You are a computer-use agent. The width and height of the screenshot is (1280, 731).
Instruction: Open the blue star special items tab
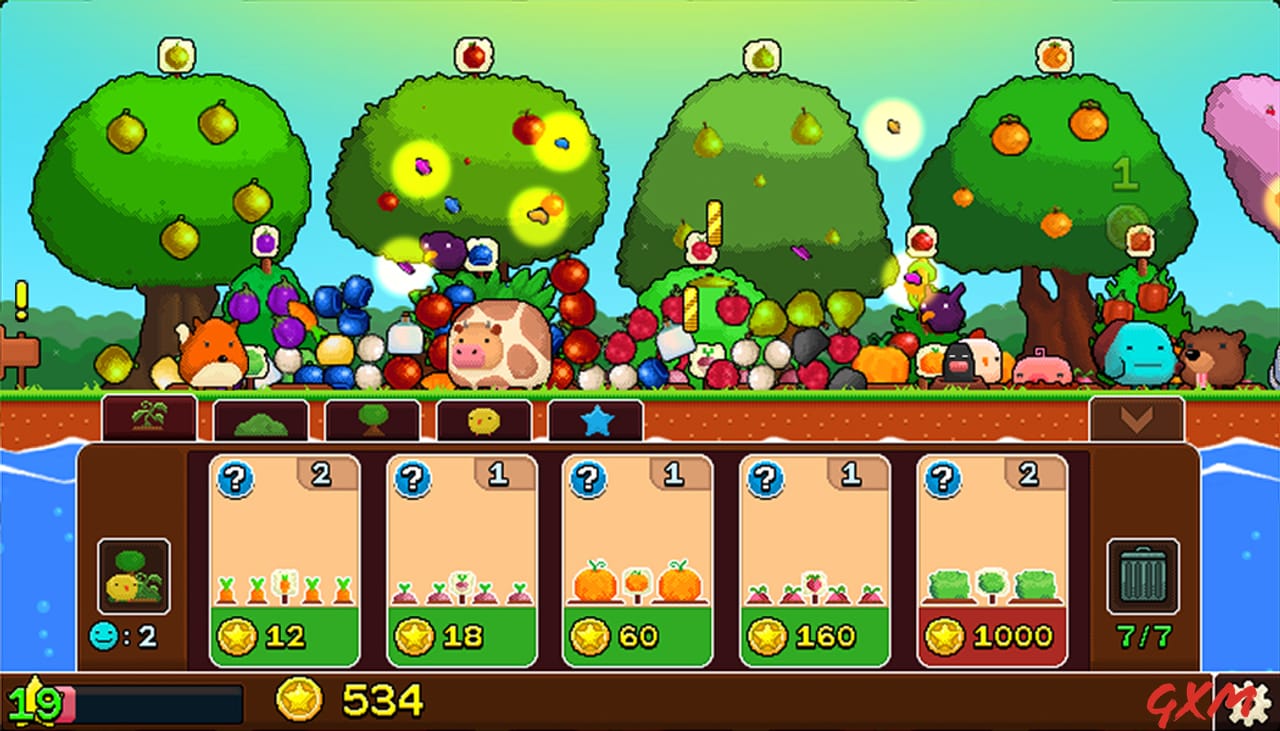597,419
